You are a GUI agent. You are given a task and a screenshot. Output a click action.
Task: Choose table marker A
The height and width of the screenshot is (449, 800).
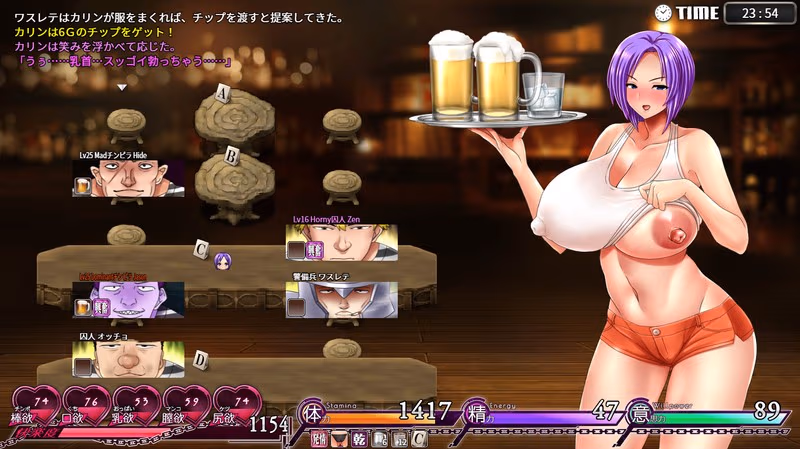[x=224, y=95]
